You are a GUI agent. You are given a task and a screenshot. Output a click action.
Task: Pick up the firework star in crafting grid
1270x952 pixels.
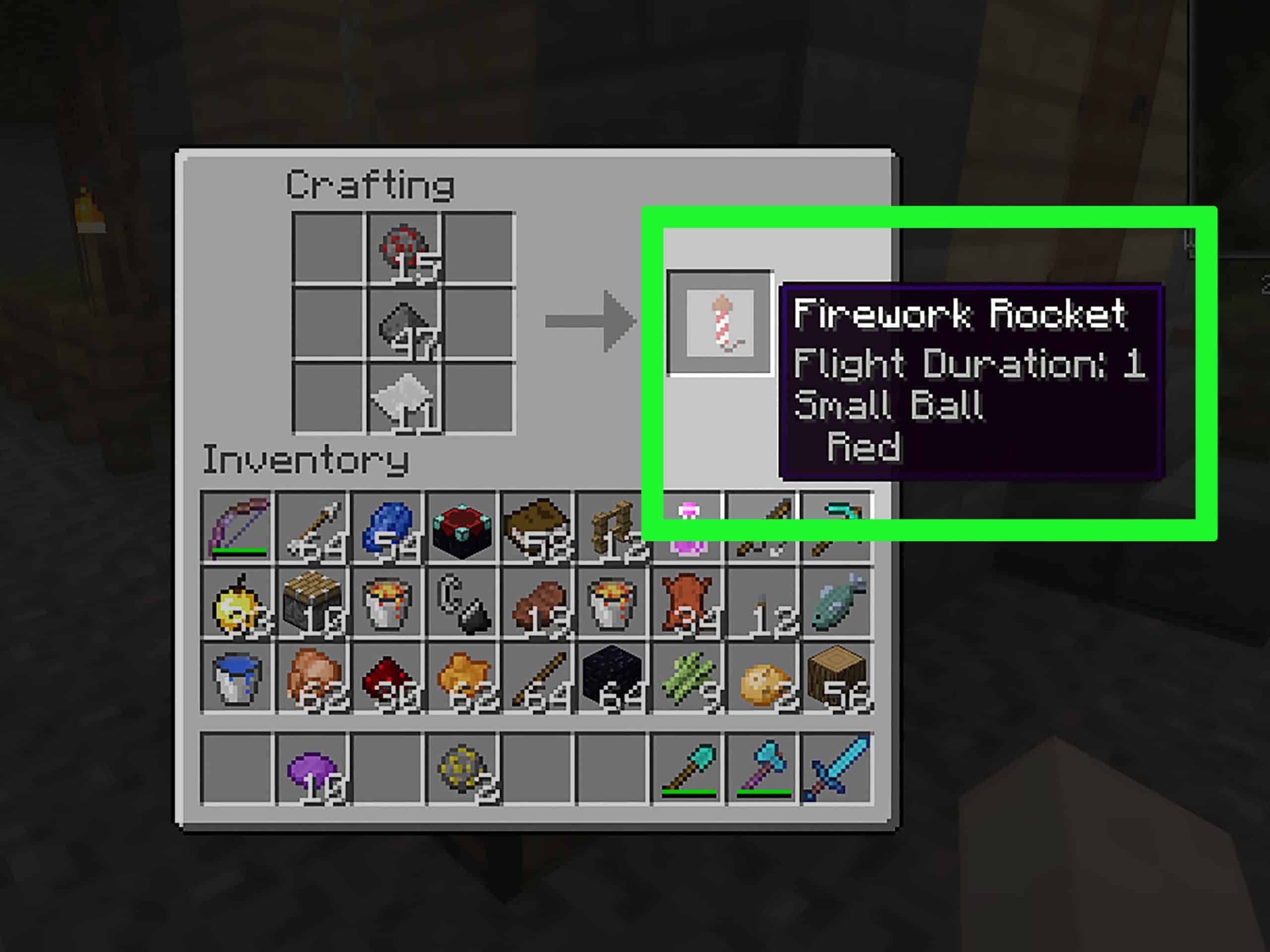[x=404, y=248]
